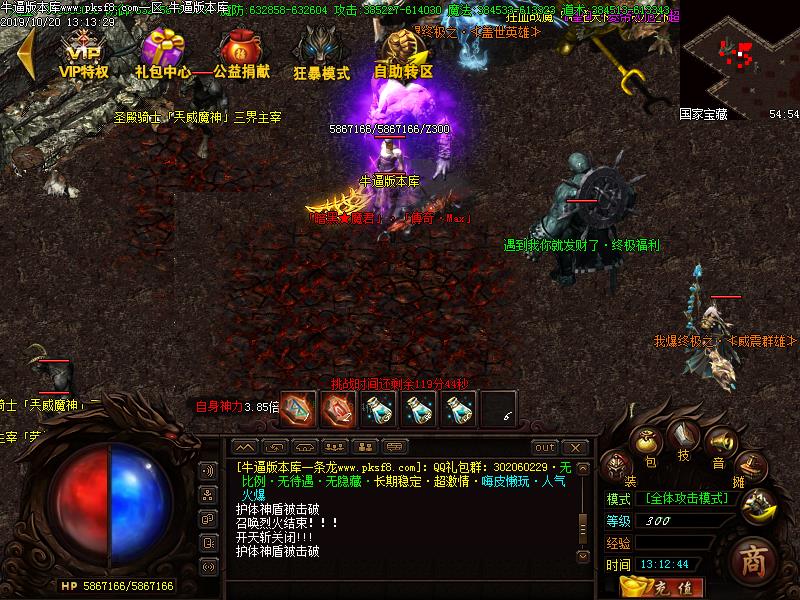This screenshot has height=600, width=800.
Task: Use the first red rune hotbar item
Action: tap(297, 408)
